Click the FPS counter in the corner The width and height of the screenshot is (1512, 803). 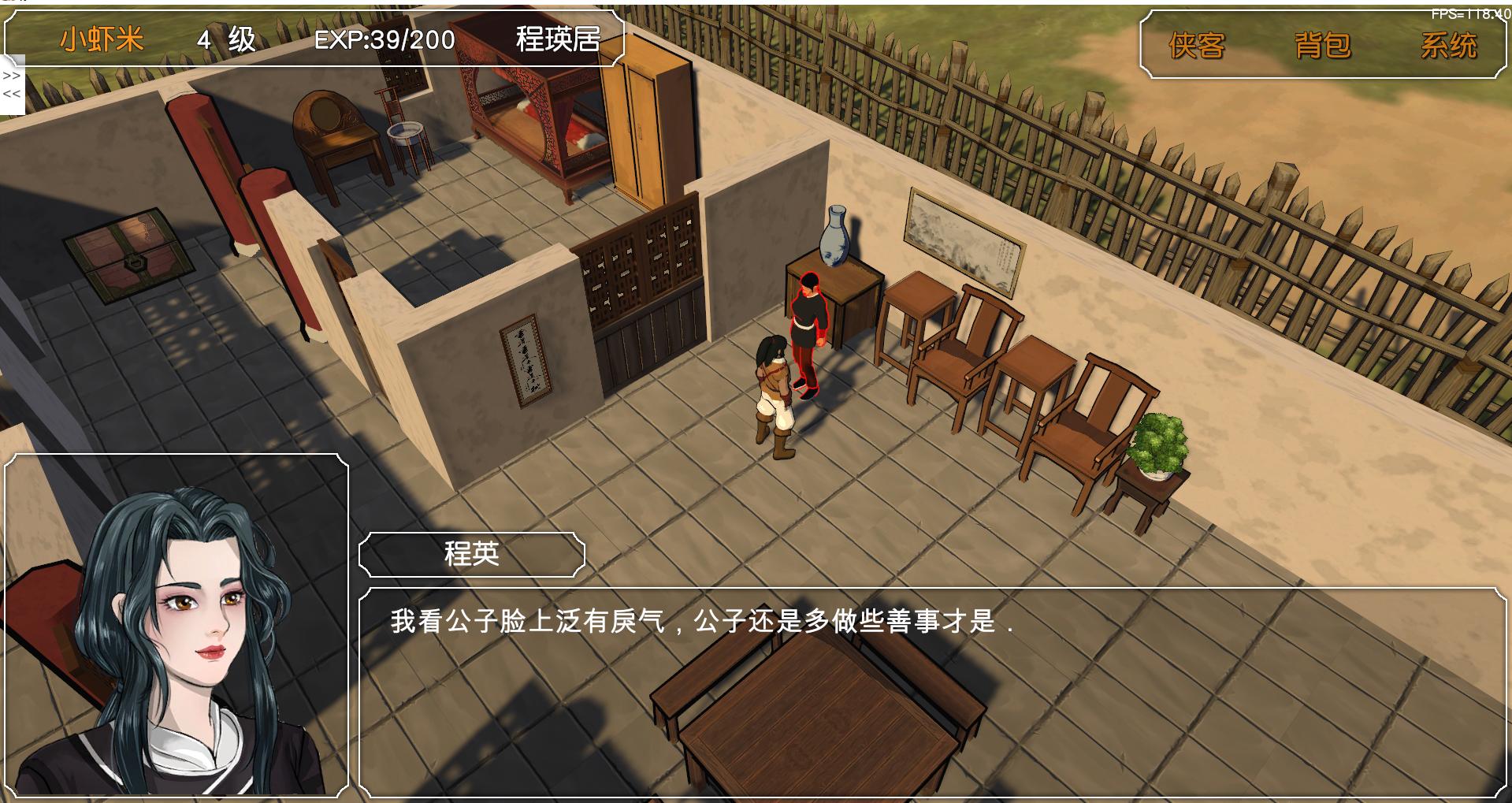pyautogui.click(x=1470, y=13)
